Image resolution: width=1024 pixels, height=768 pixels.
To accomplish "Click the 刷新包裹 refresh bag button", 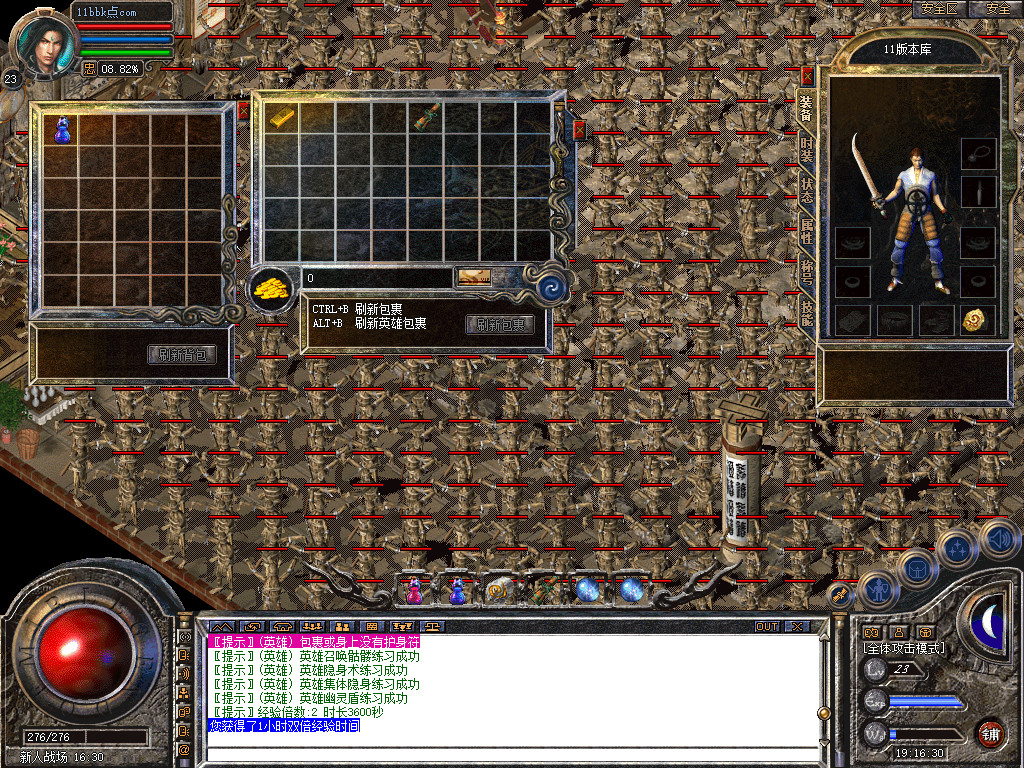I will 500,324.
